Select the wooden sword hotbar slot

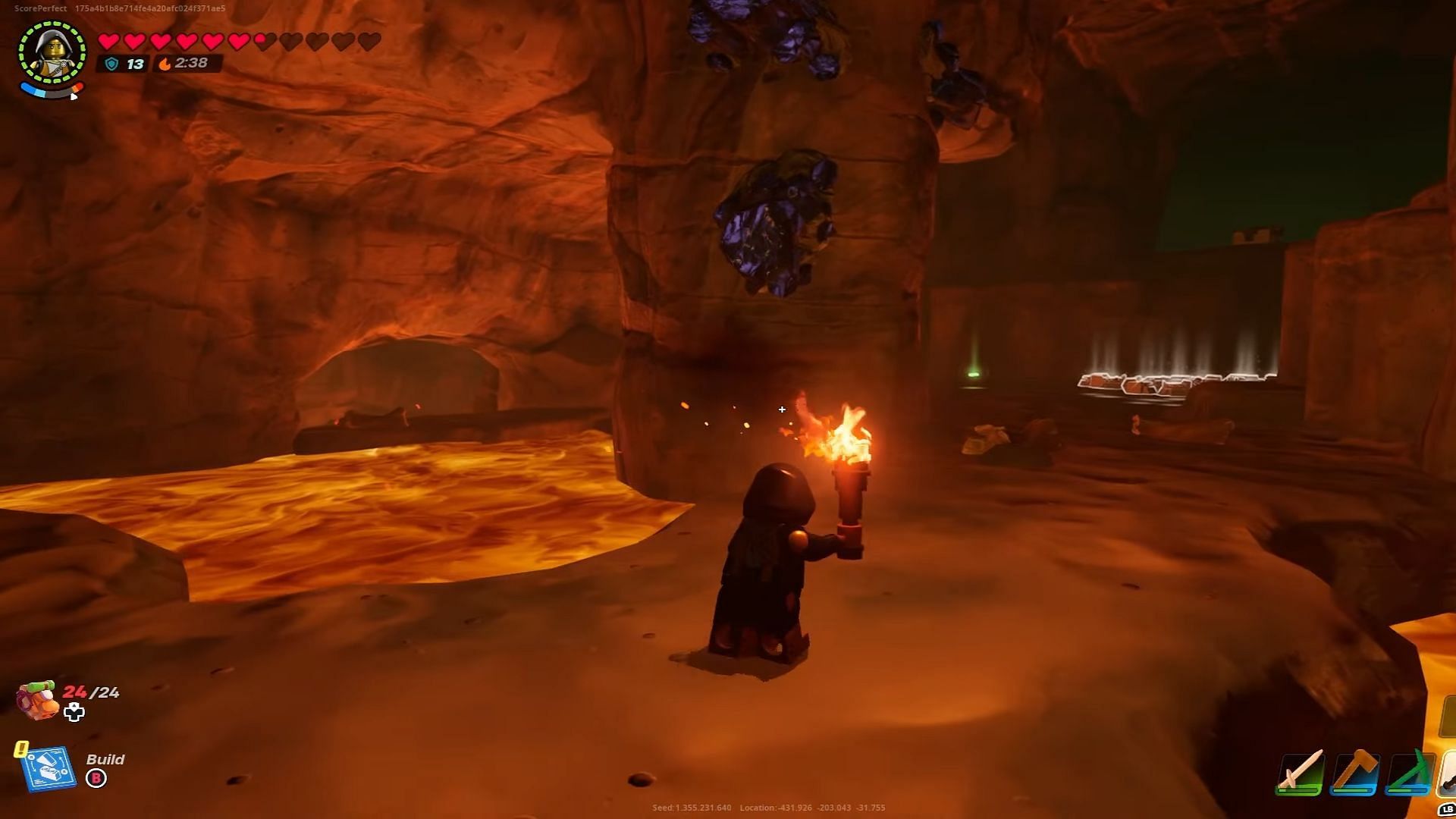(x=1301, y=773)
